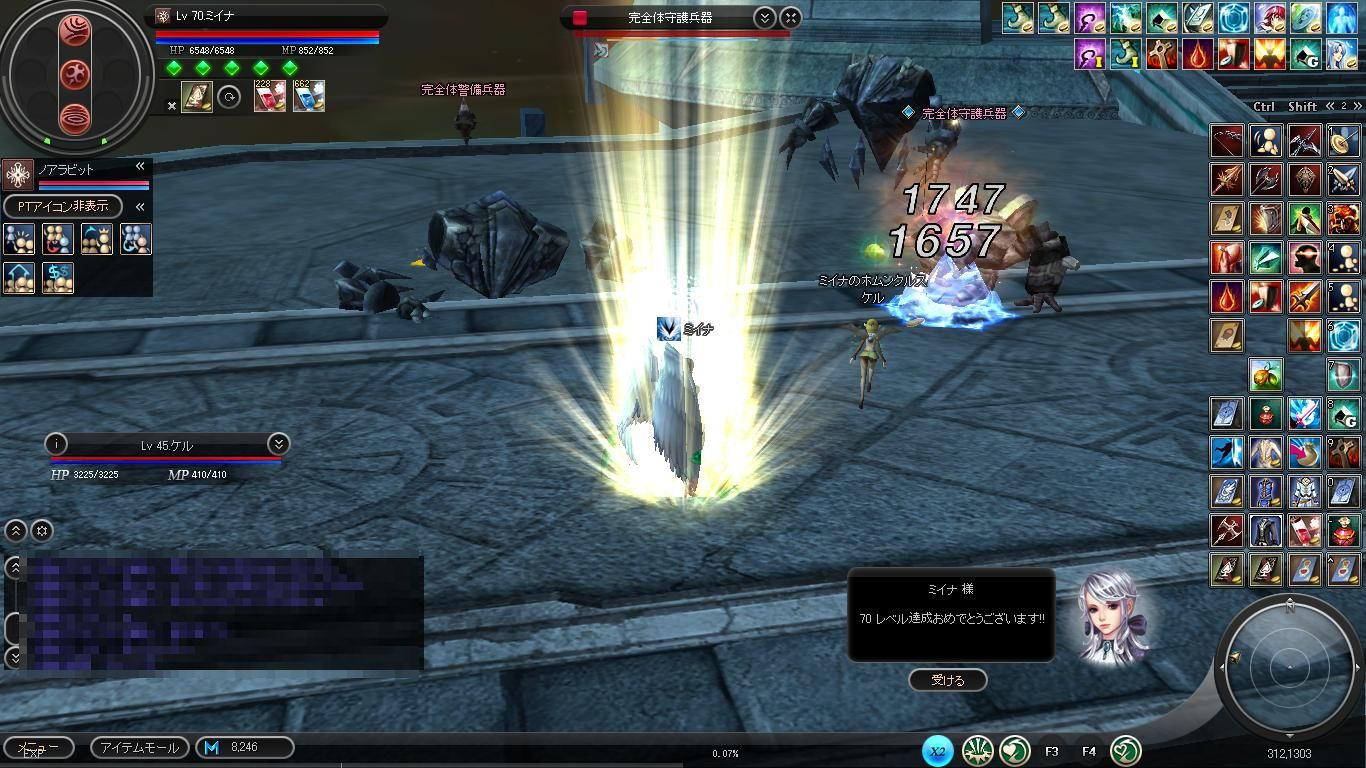Click the PTアイコン非表示 button
The width and height of the screenshot is (1366, 768).
(x=63, y=206)
